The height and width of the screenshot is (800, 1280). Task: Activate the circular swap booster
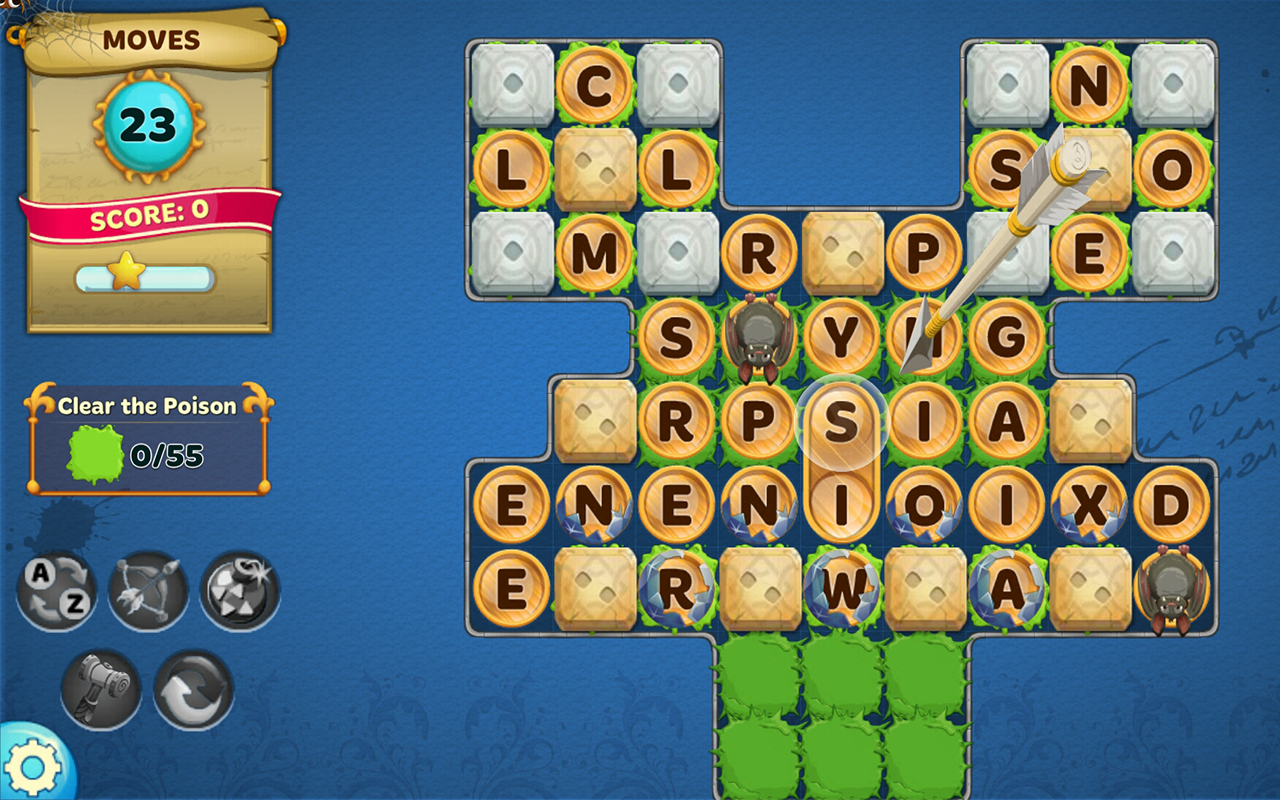point(192,690)
